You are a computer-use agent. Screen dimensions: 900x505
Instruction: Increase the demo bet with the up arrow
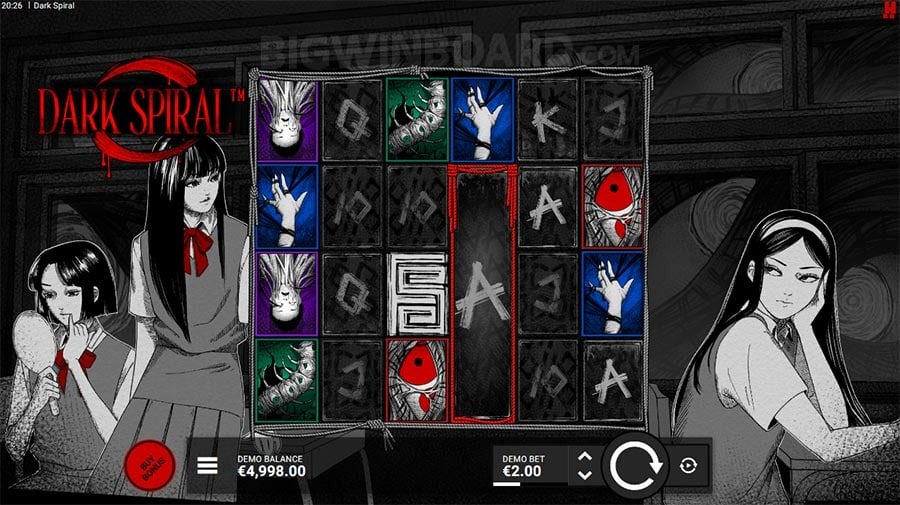click(586, 457)
